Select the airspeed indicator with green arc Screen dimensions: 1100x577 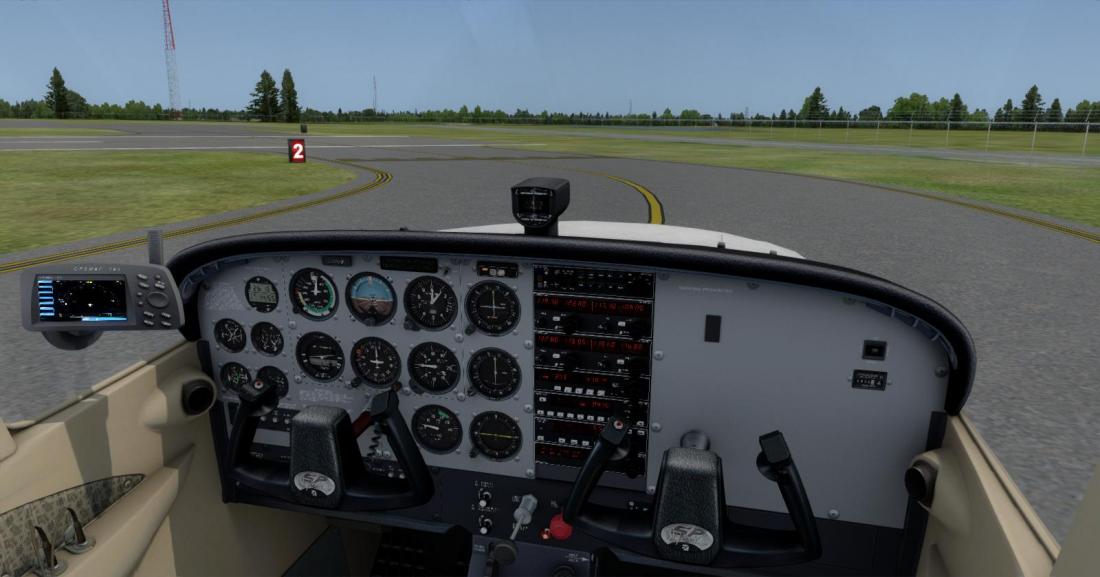(313, 293)
